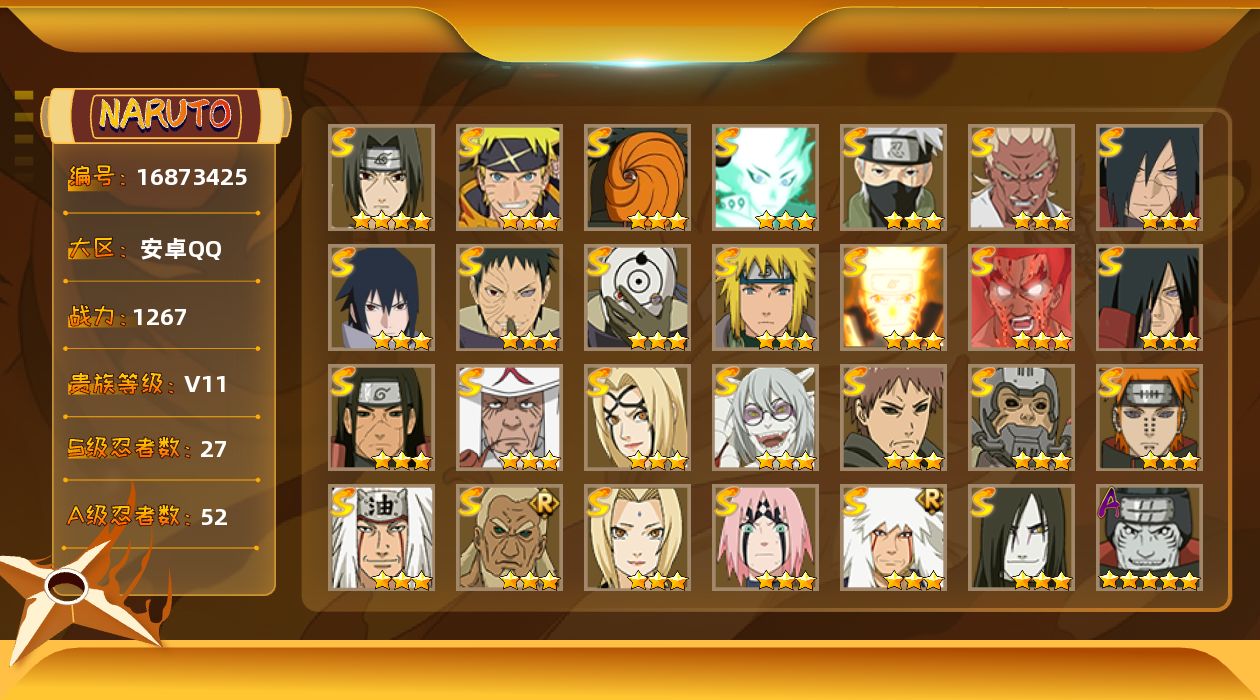The image size is (1260, 700).
Task: Select the Kakashi portrait
Action: click(x=893, y=178)
